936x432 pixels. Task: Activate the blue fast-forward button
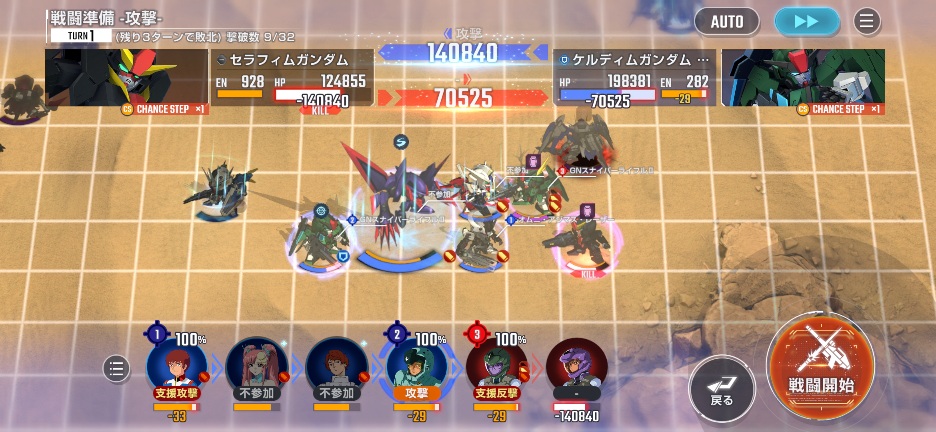click(x=807, y=21)
